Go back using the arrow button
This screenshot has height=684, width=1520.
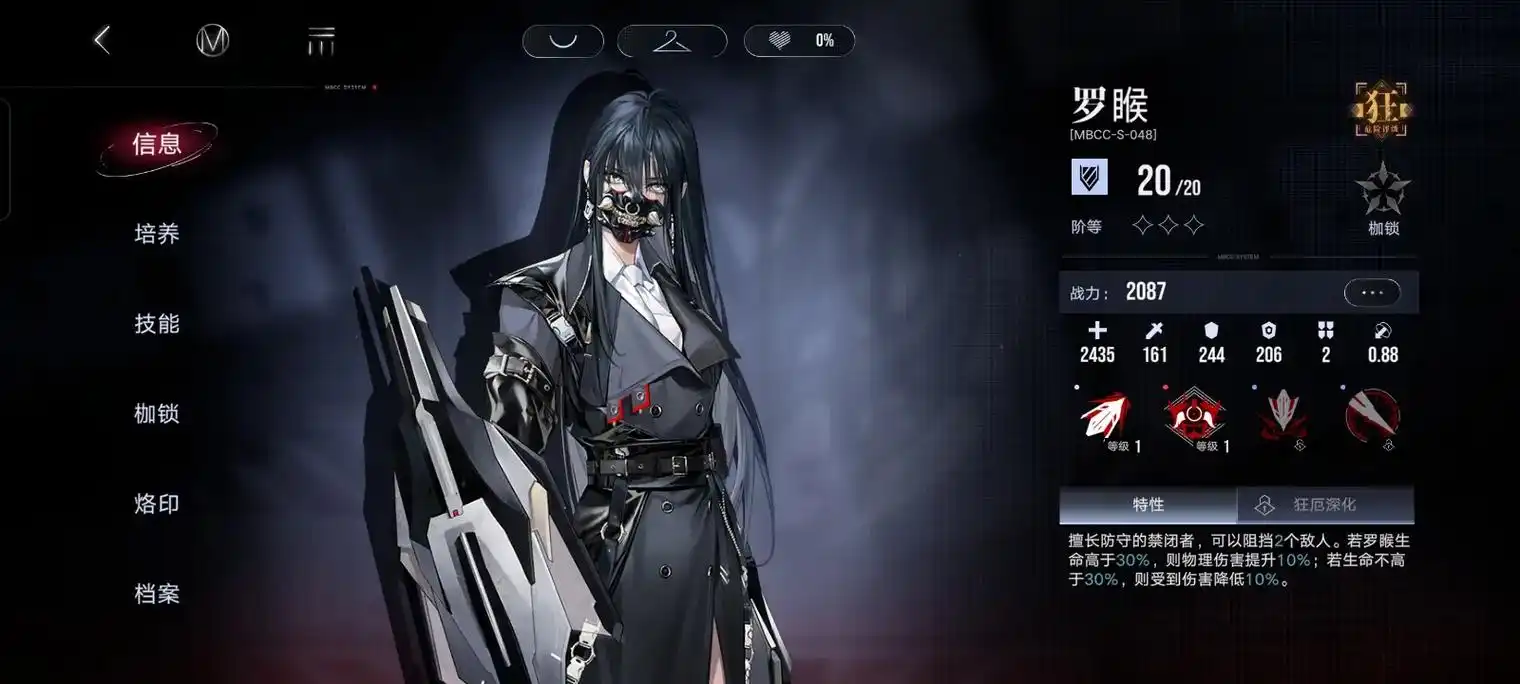click(101, 40)
